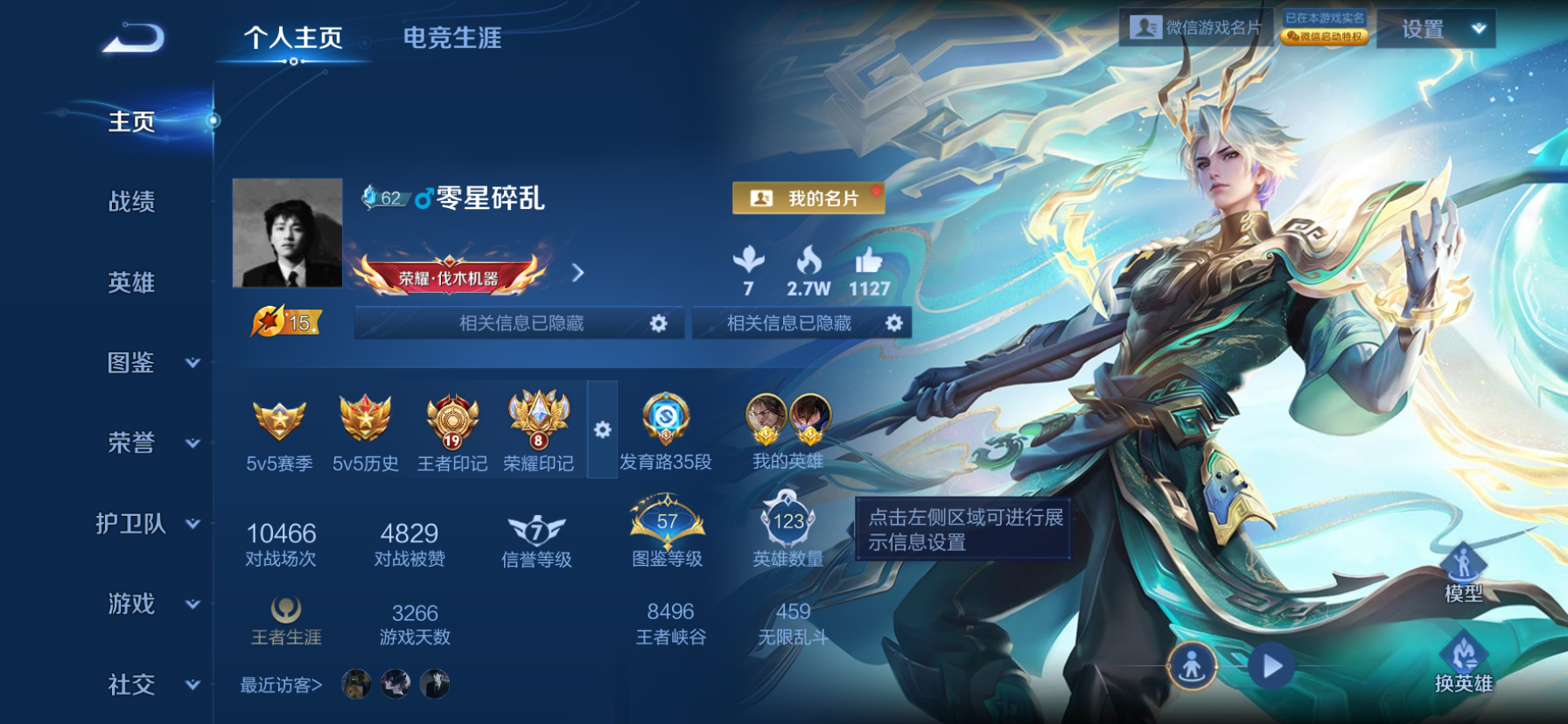Open the 设置 dropdown arrow
Viewport: 1568px width, 724px height.
(1479, 27)
